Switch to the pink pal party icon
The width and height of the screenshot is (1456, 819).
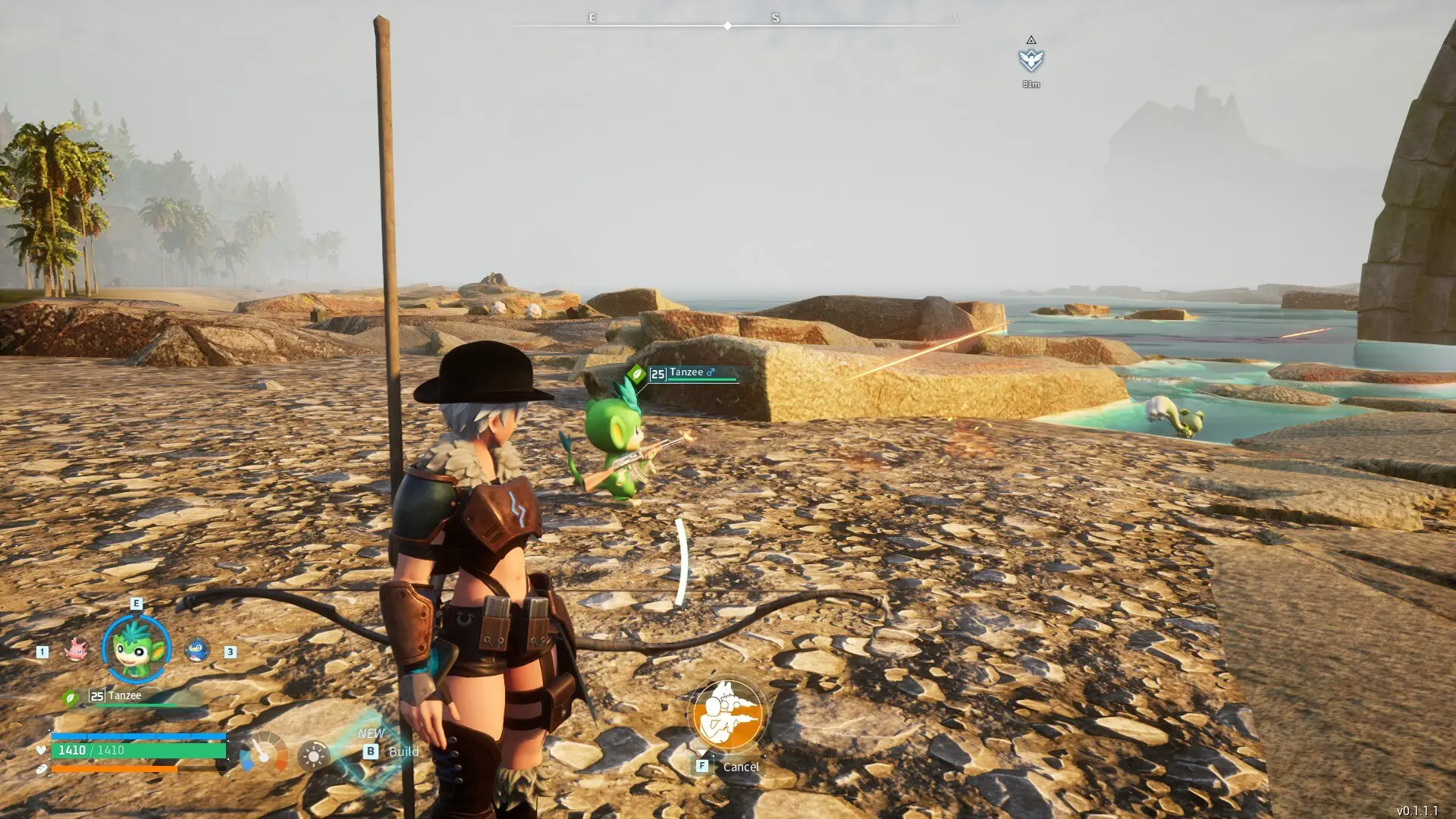[76, 649]
